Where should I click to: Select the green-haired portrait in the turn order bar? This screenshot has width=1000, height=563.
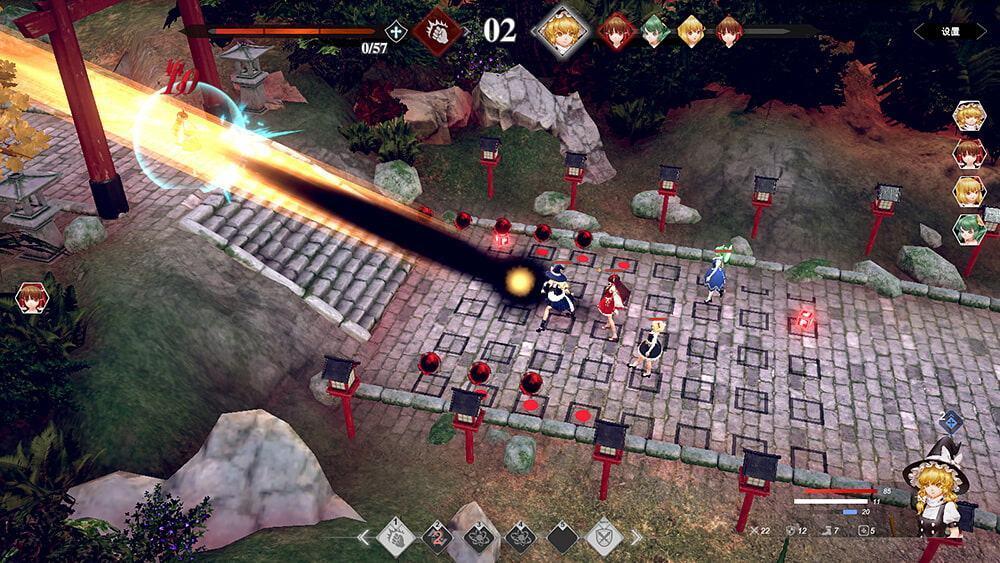point(655,31)
